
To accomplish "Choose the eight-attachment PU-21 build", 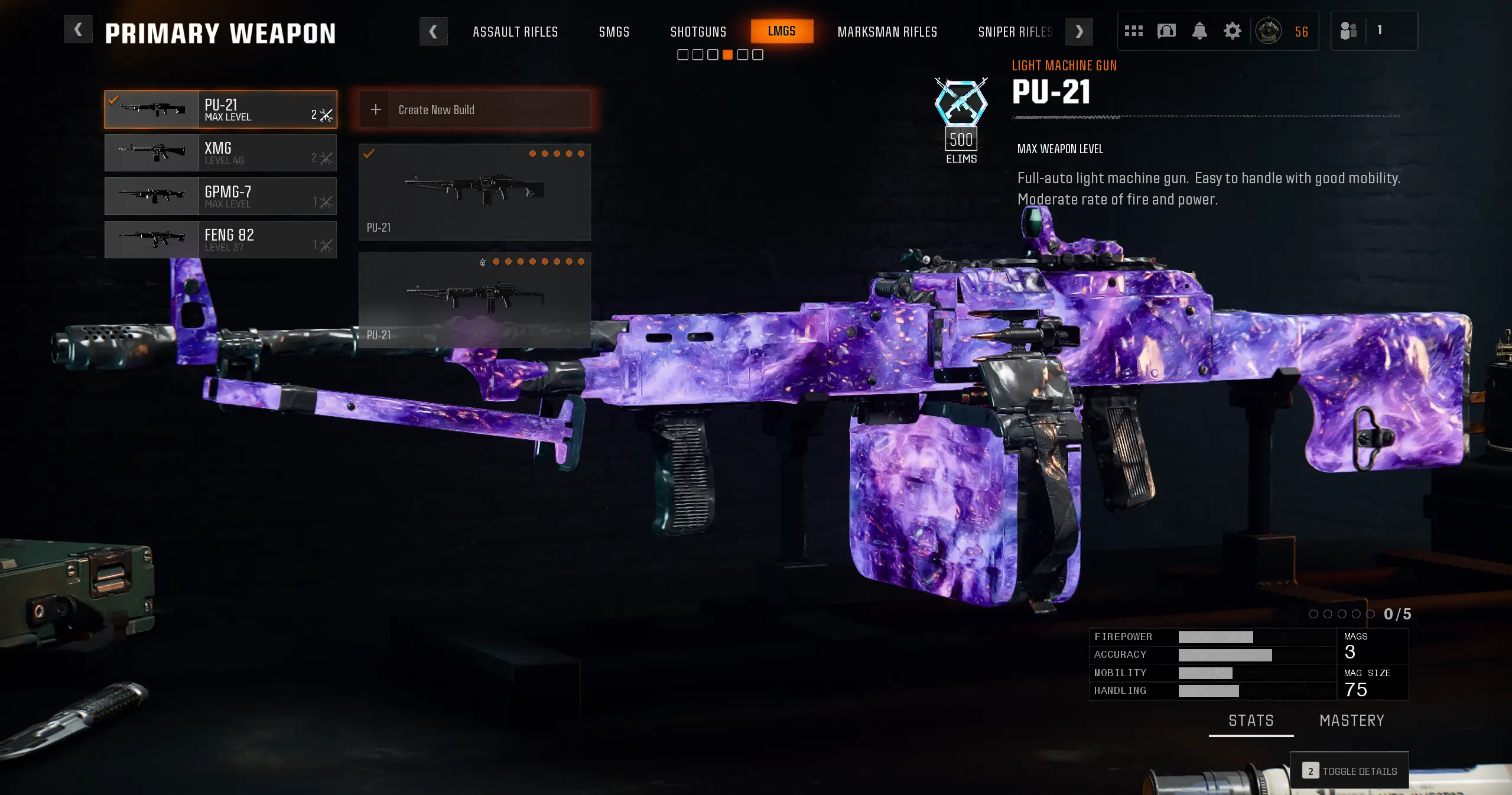I will click(x=474, y=300).
